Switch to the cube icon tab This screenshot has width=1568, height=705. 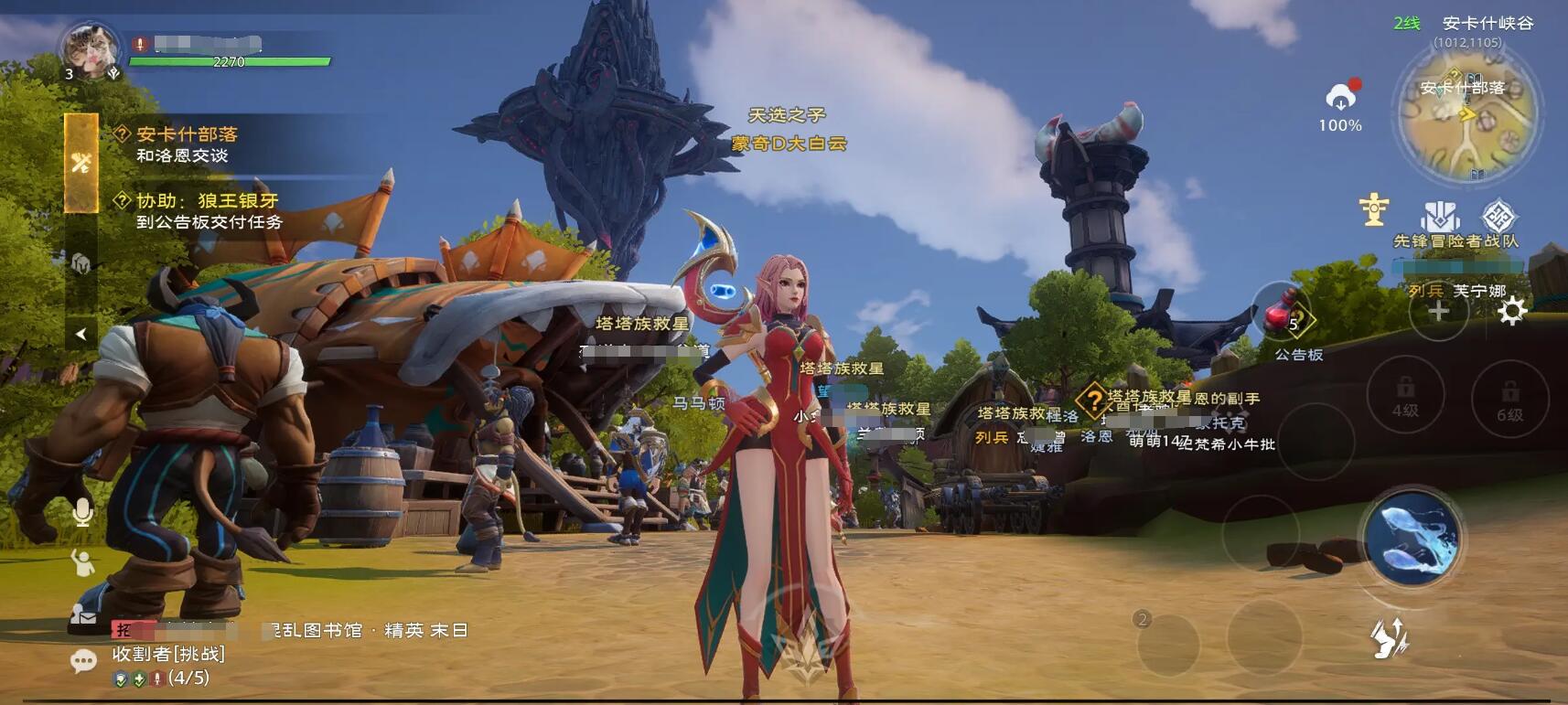[81, 263]
